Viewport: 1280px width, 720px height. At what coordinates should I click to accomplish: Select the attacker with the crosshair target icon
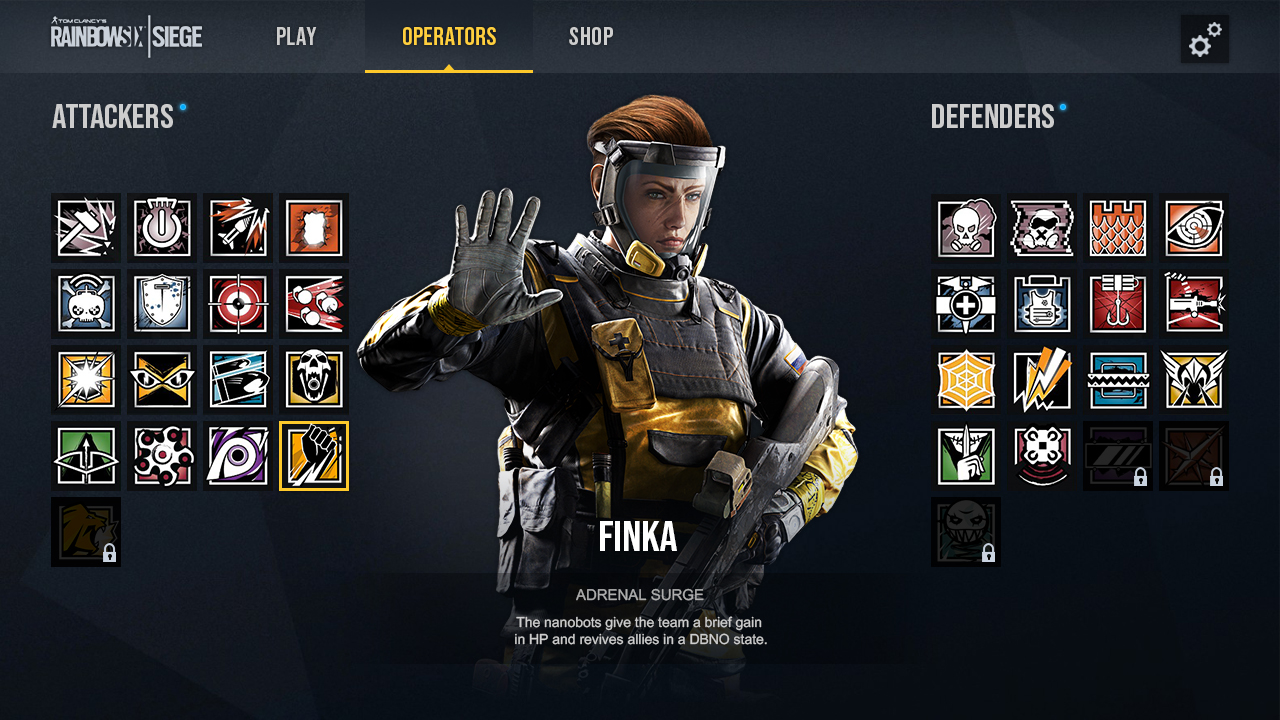[238, 304]
